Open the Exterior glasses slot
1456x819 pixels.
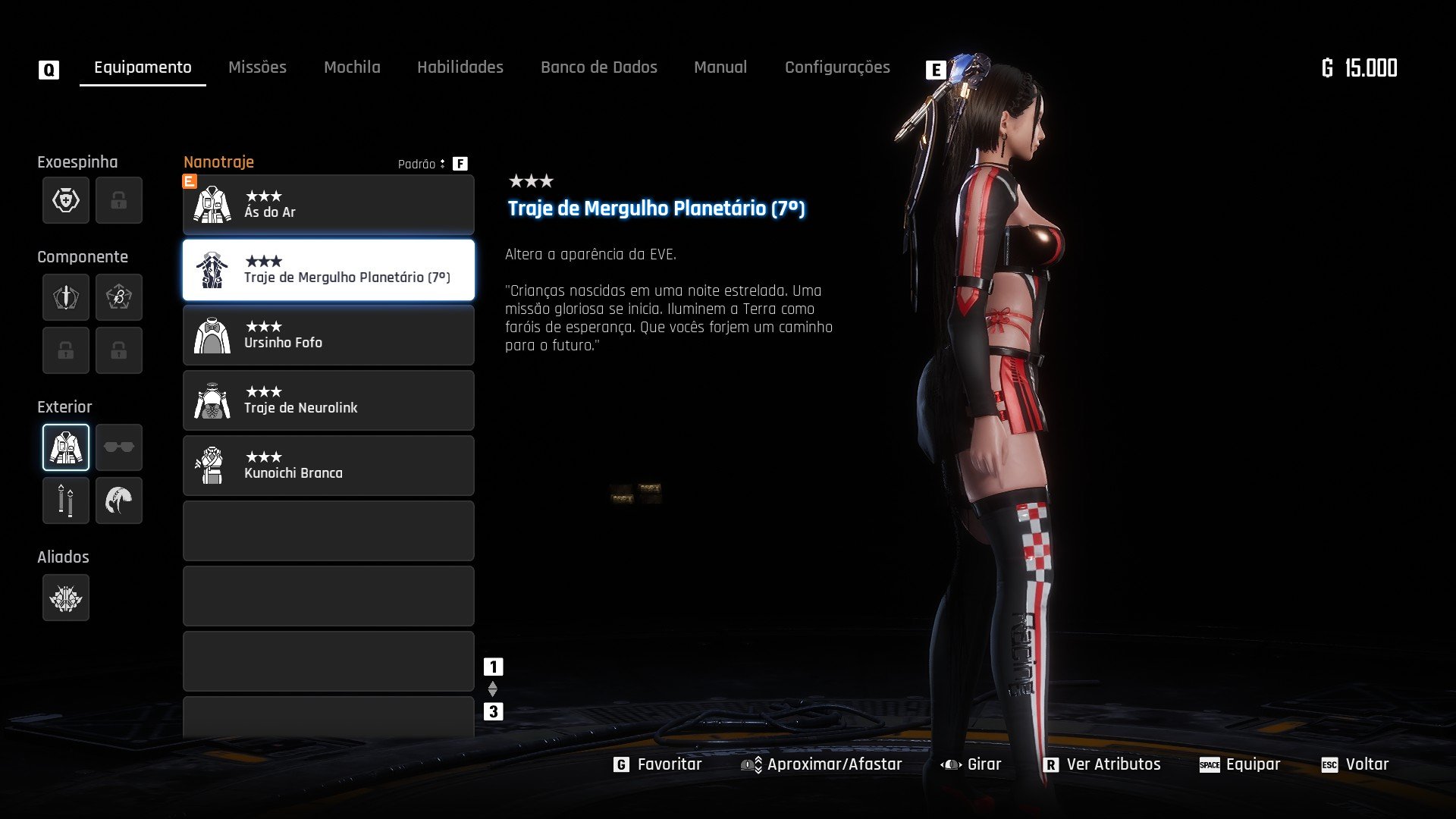119,447
